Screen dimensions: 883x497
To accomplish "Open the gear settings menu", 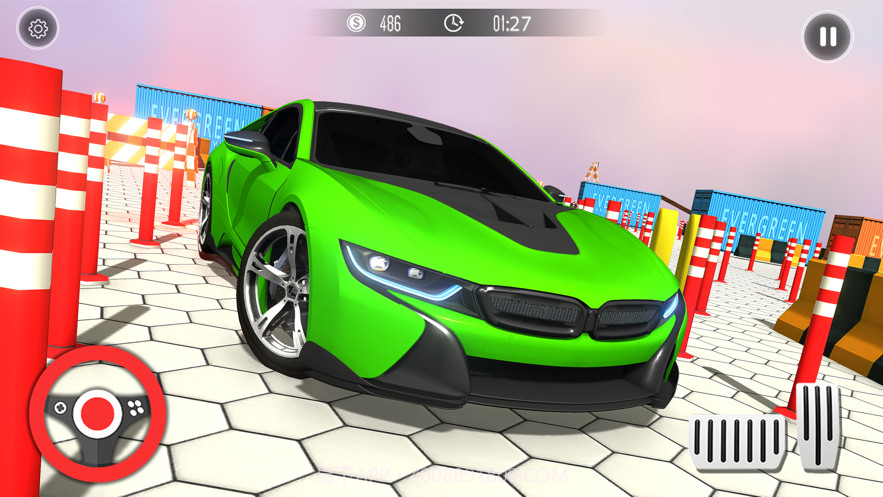I will tap(38, 29).
